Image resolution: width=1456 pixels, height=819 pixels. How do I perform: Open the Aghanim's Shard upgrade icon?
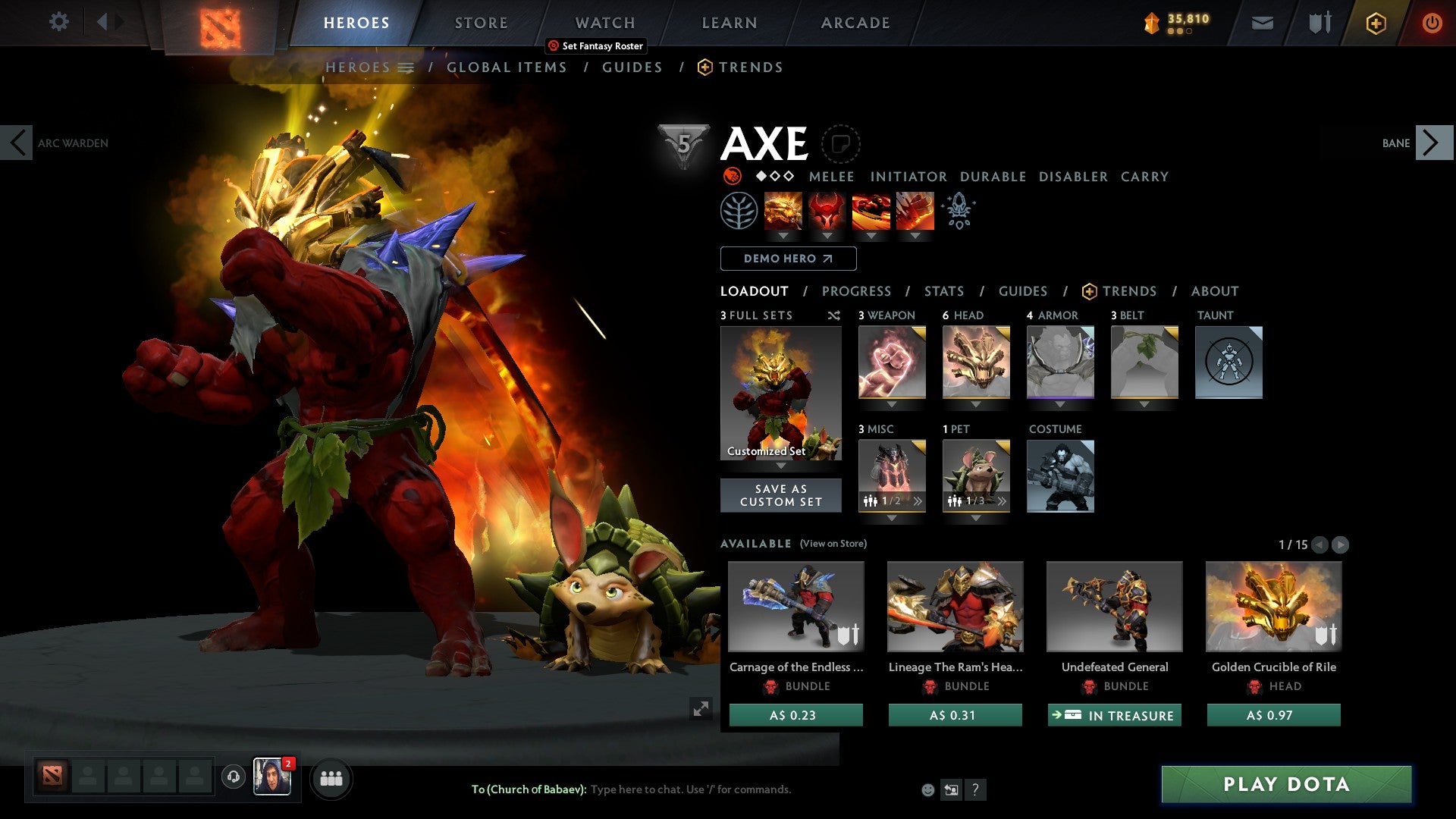coord(959,212)
